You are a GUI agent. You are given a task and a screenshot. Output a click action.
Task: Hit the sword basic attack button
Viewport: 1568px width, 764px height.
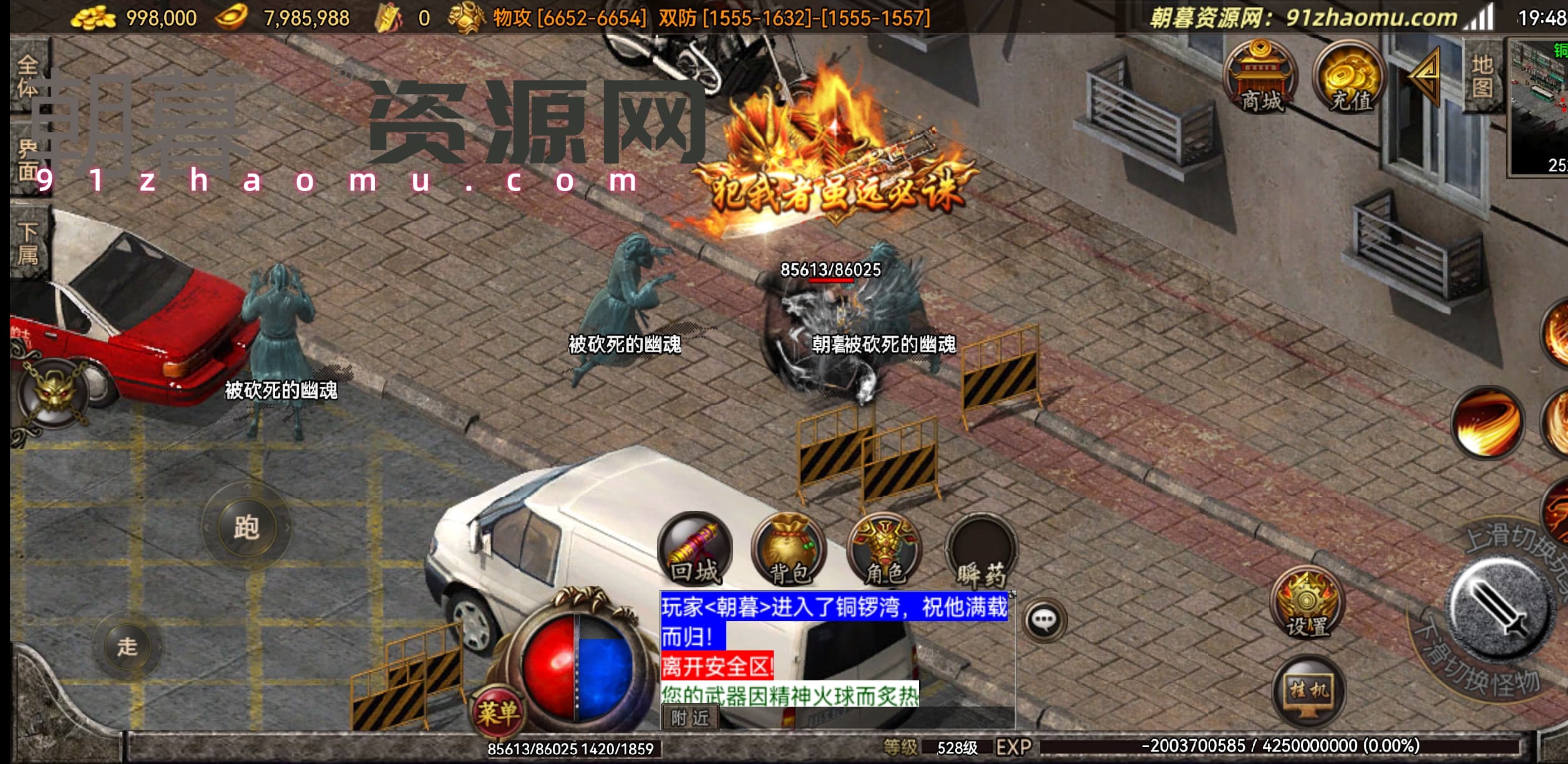coord(1501,609)
